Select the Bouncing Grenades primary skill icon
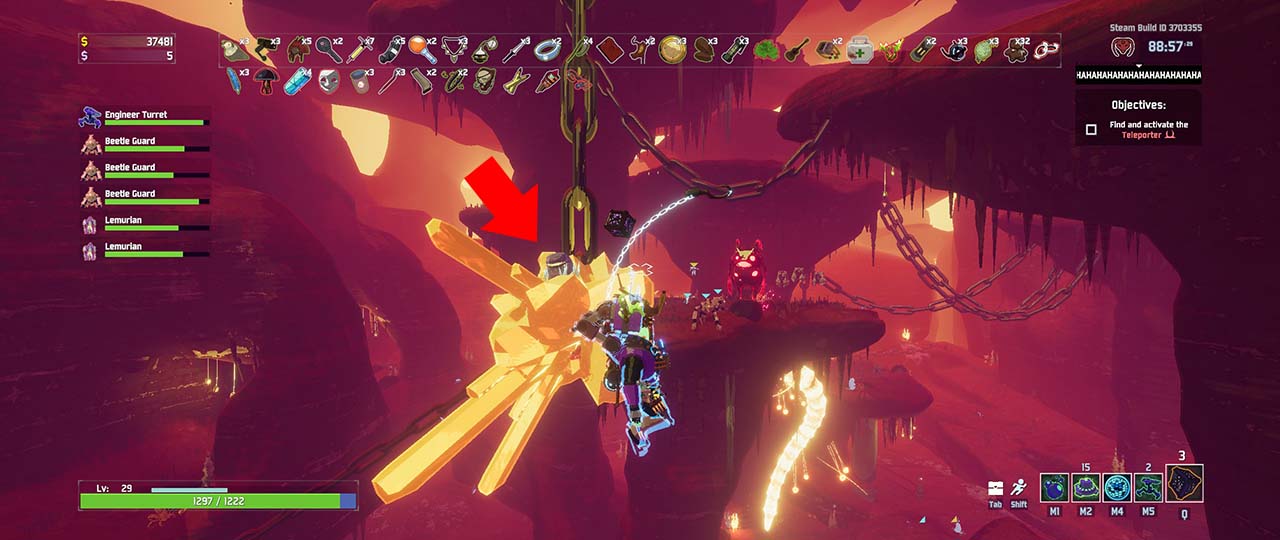 coord(1054,488)
